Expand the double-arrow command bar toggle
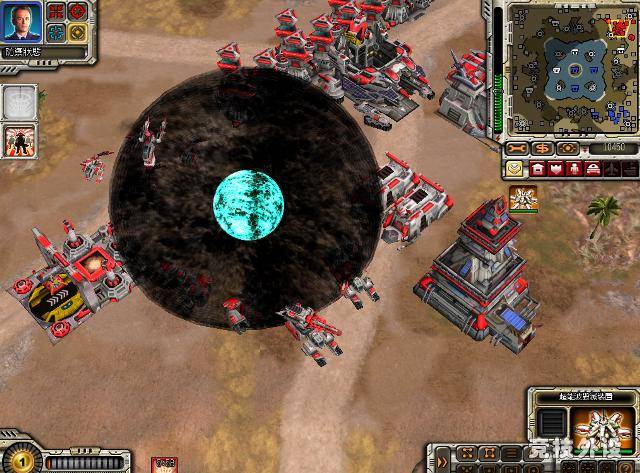Screen dimensions: 640x473 coord(441,462)
